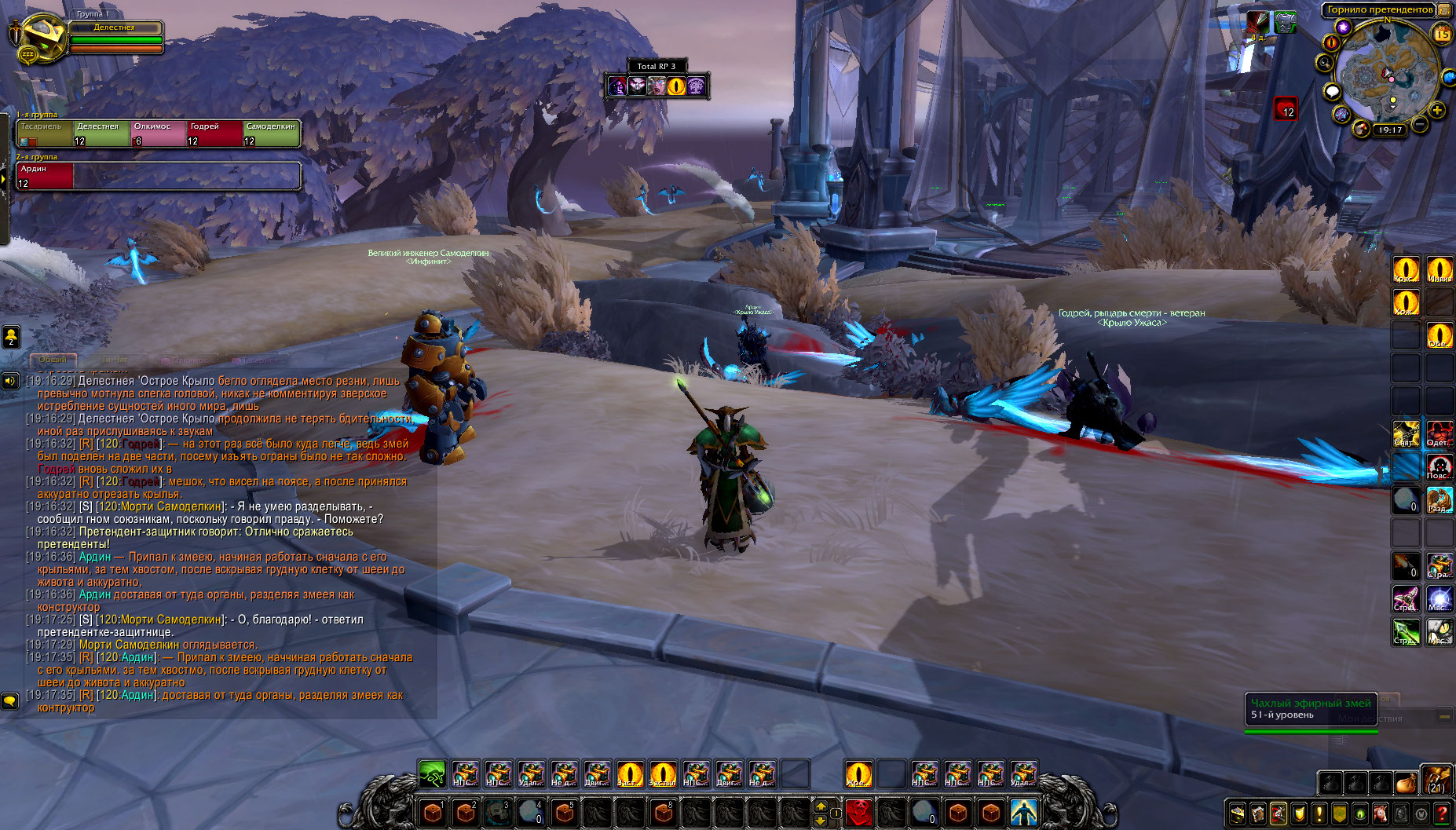Switch to the Общий chat tab
This screenshot has height=830, width=1456.
(53, 360)
